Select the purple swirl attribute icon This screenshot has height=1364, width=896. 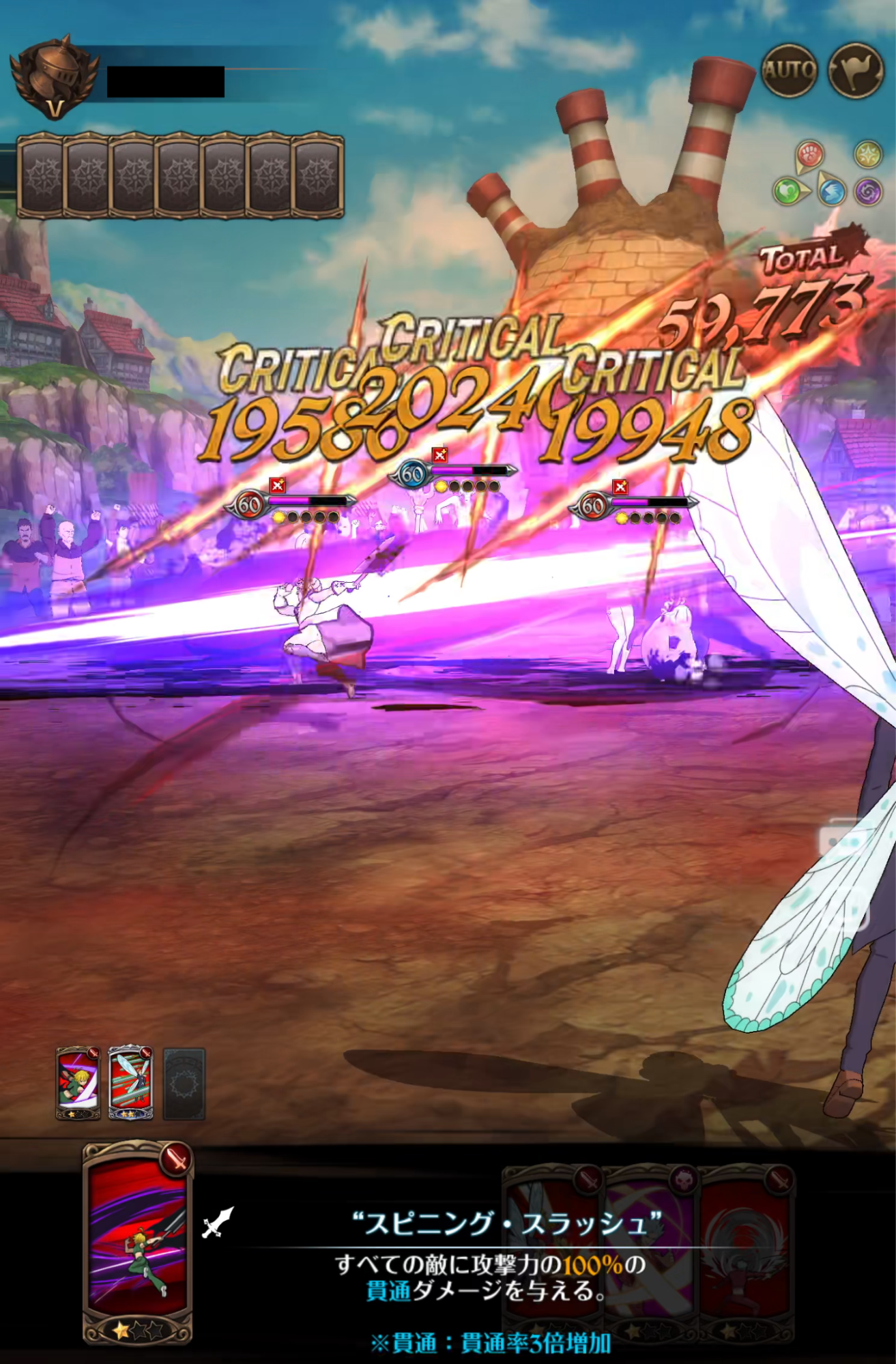tap(868, 192)
